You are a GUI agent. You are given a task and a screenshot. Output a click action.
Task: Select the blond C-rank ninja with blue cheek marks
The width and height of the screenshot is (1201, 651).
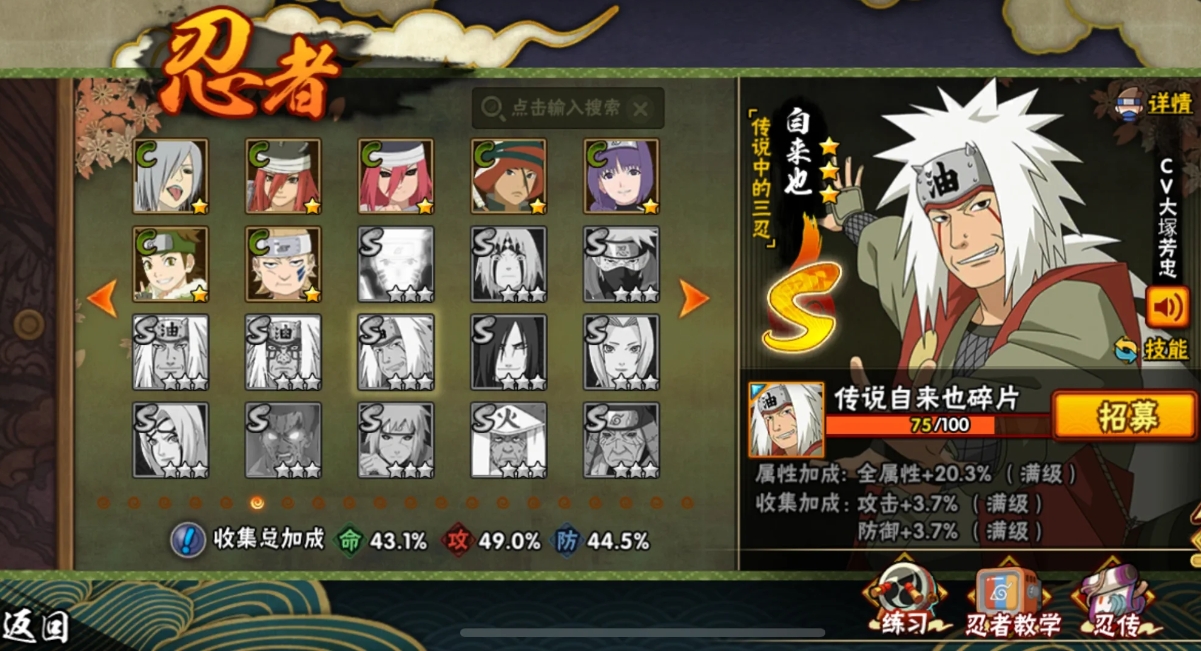[x=284, y=264]
